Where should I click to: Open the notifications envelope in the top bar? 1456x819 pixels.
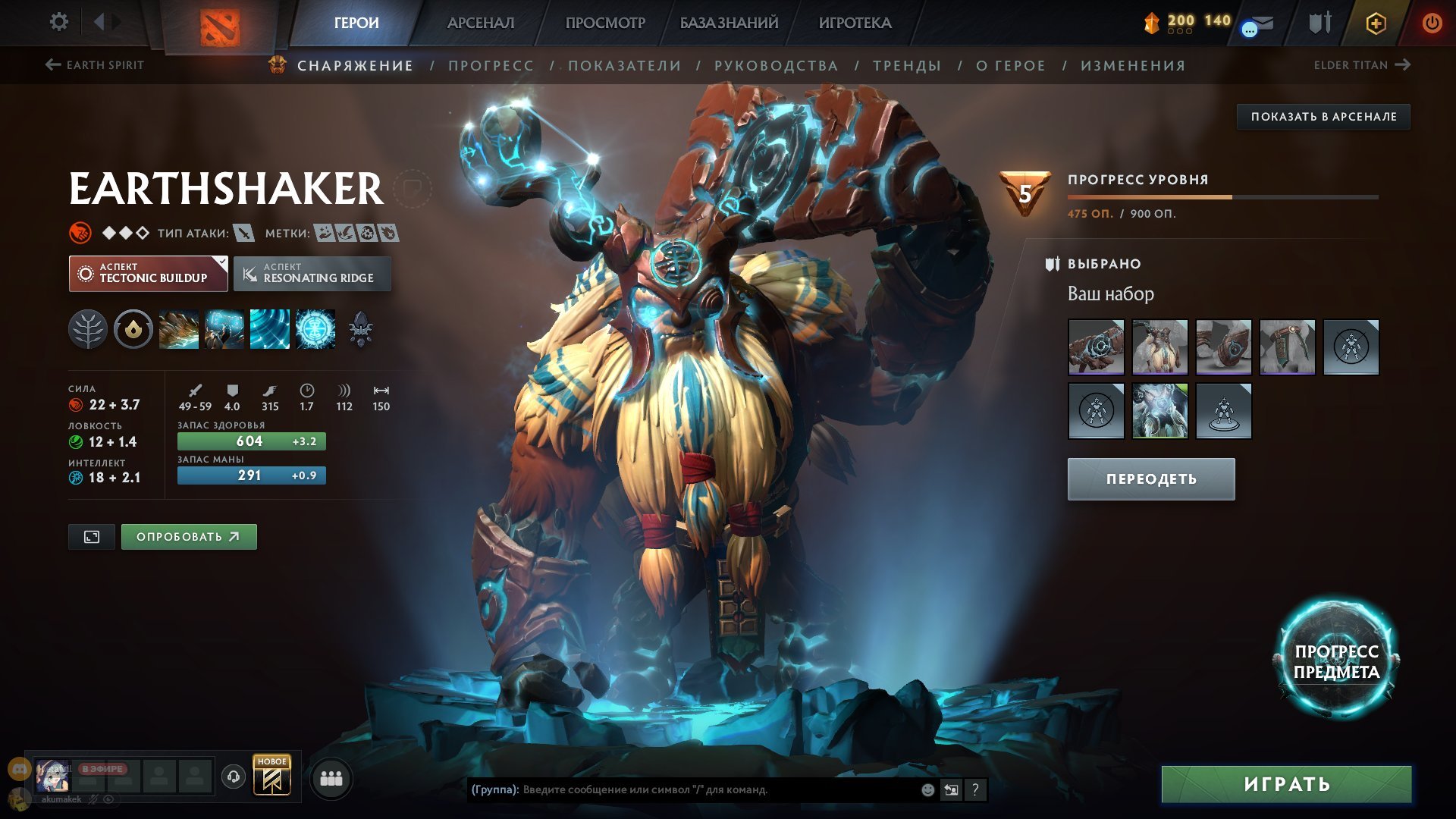[1263, 23]
